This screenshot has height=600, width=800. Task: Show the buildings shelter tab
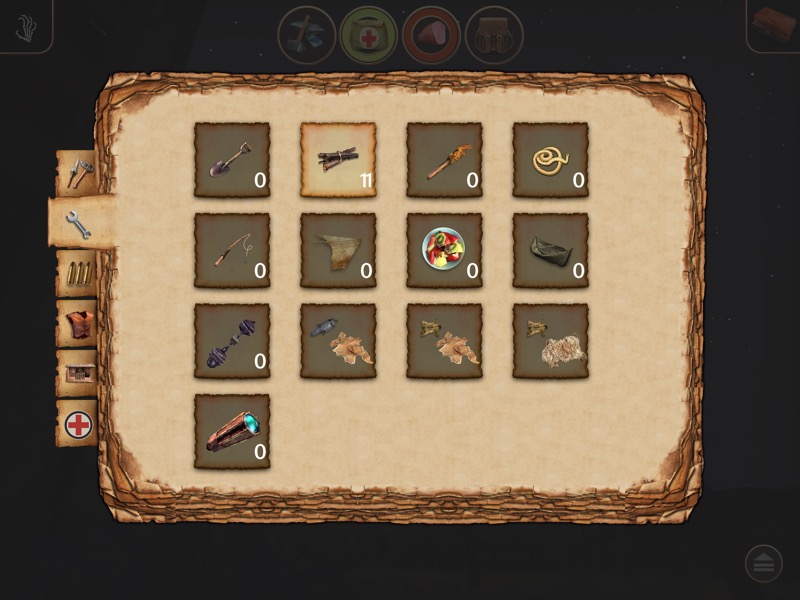coord(78,374)
